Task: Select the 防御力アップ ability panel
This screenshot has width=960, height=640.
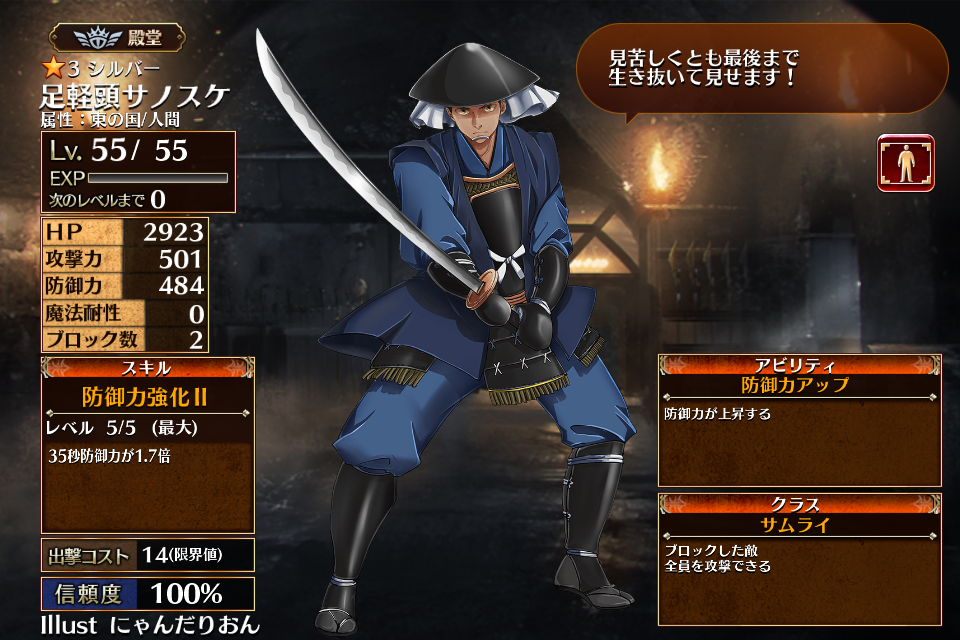Action: (x=799, y=419)
